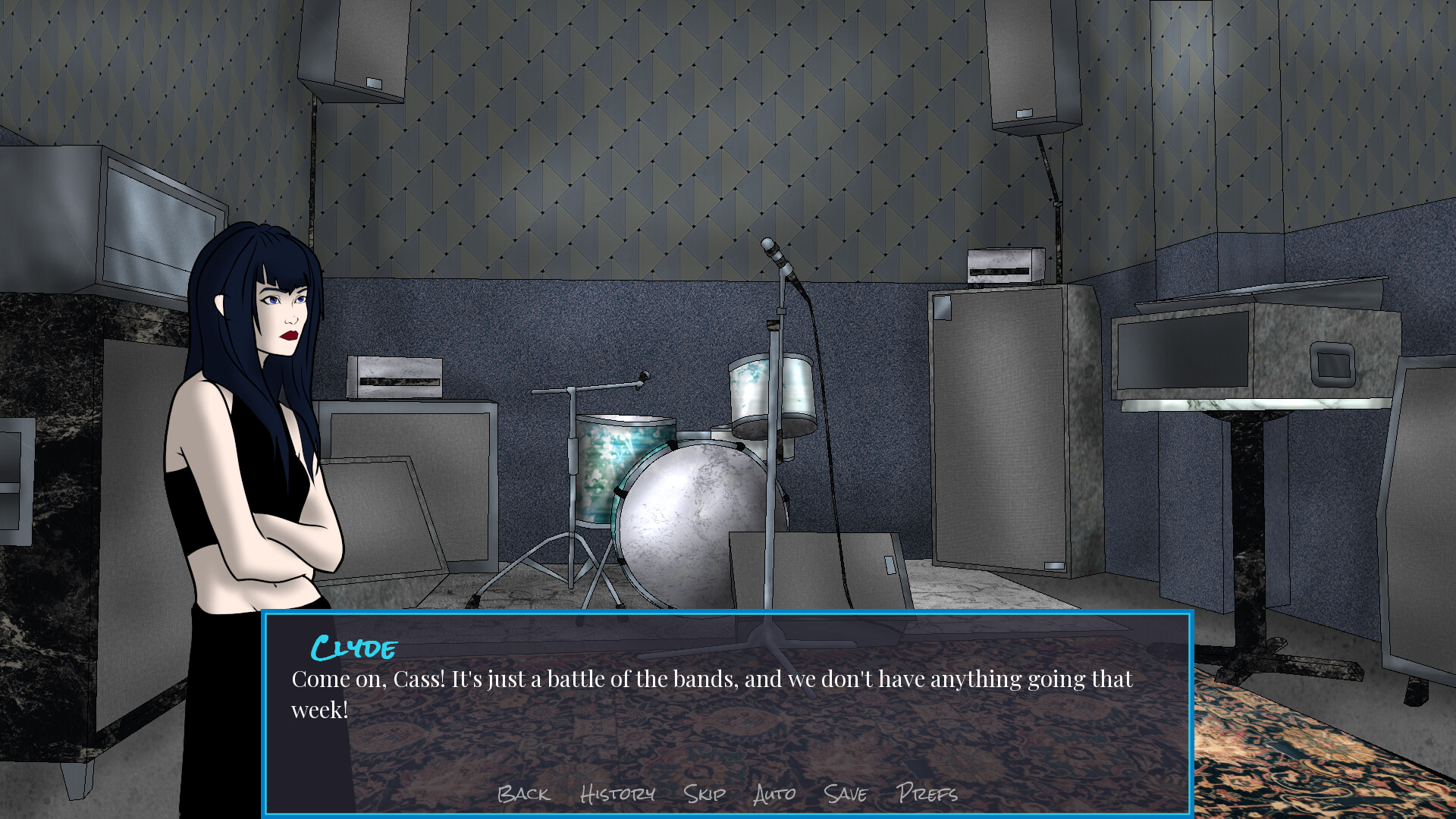Open the Save screen
The height and width of the screenshot is (819, 1456).
point(847,795)
